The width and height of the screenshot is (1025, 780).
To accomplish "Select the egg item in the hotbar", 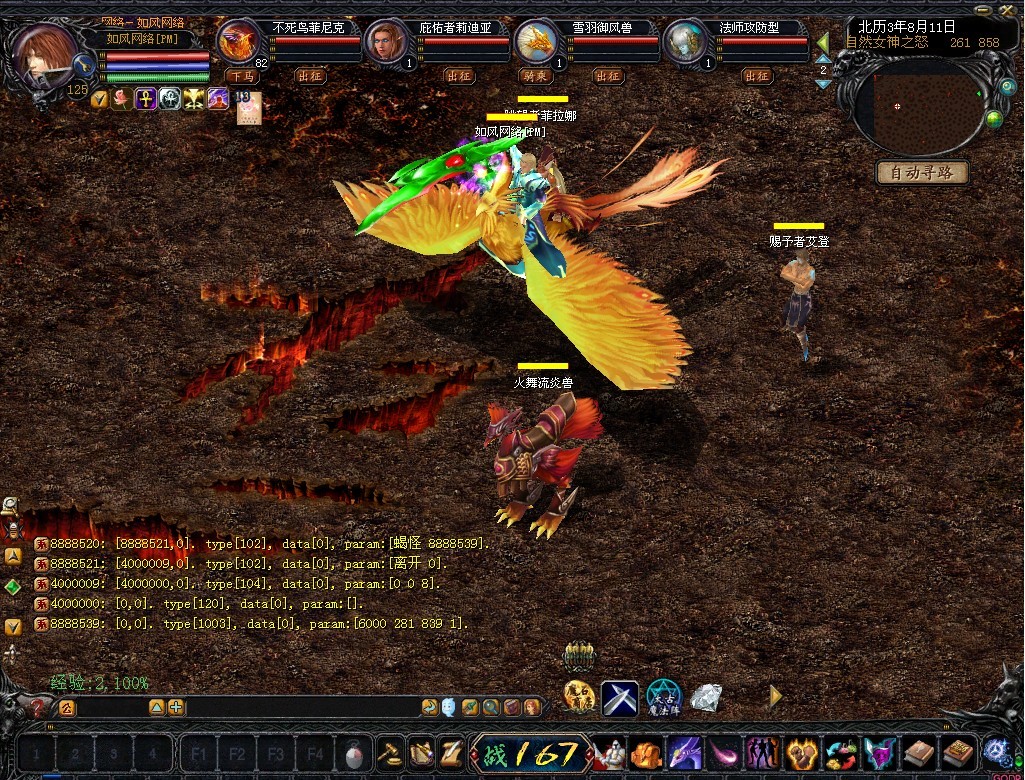I will 353,752.
